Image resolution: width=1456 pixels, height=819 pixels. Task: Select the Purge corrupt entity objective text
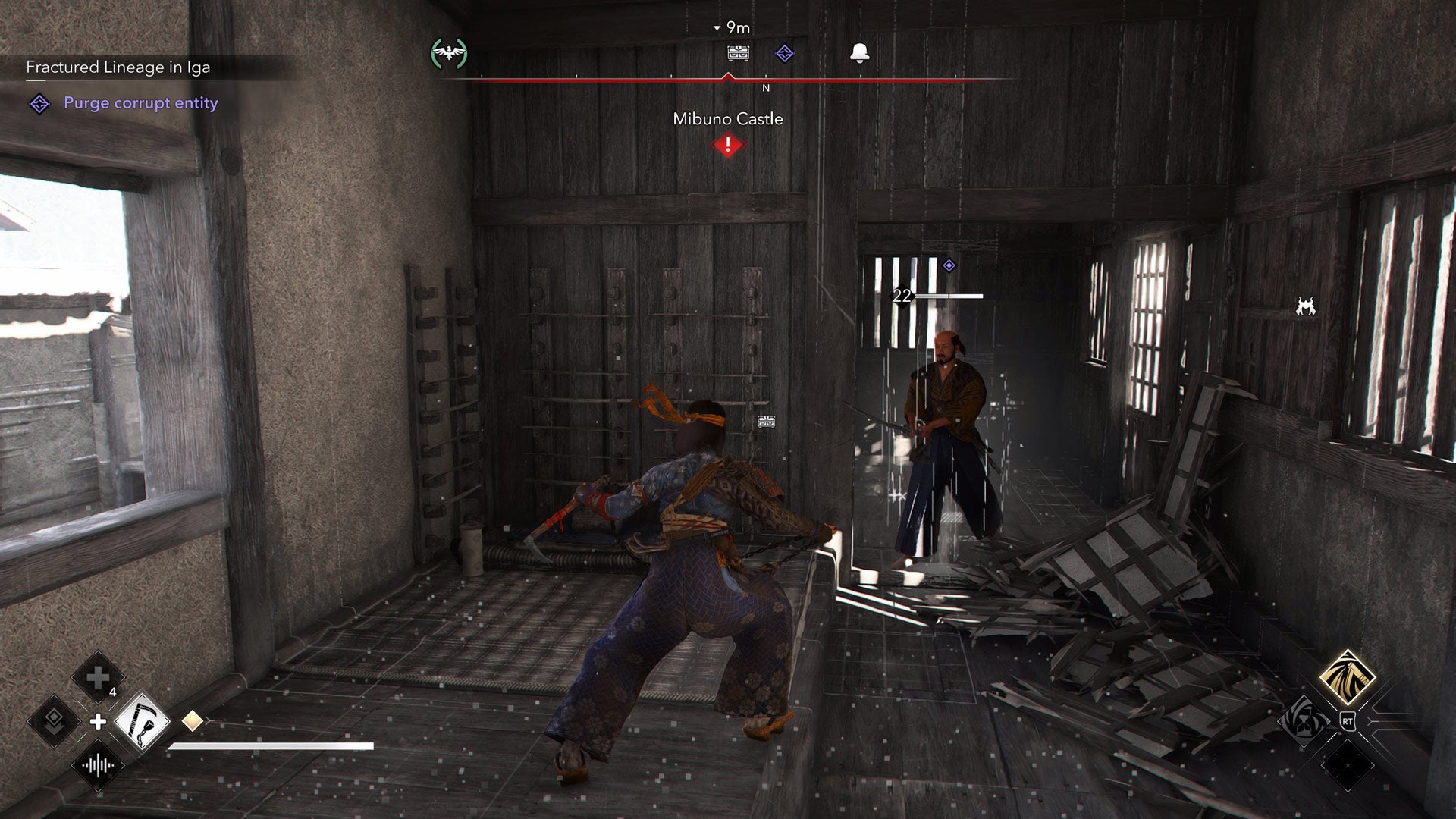tap(141, 103)
